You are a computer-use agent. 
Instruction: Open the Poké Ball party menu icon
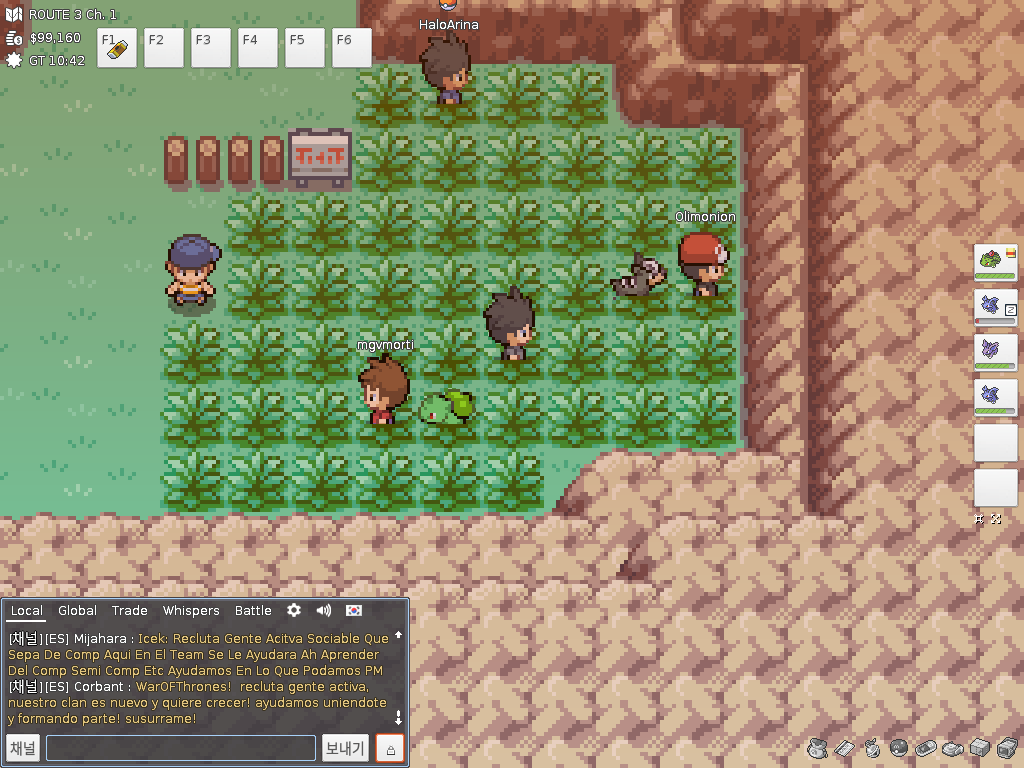(899, 747)
